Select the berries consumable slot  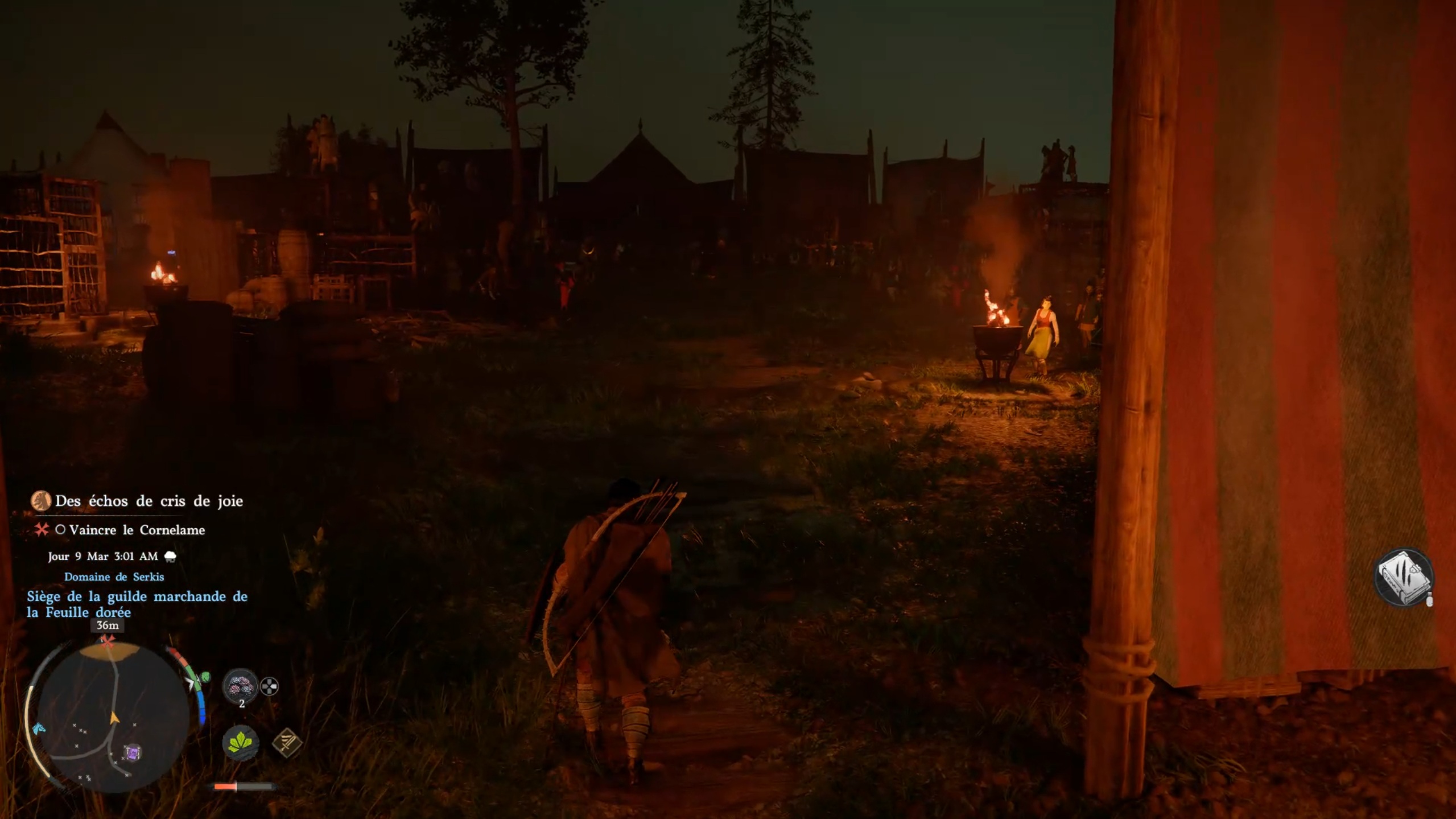240,686
